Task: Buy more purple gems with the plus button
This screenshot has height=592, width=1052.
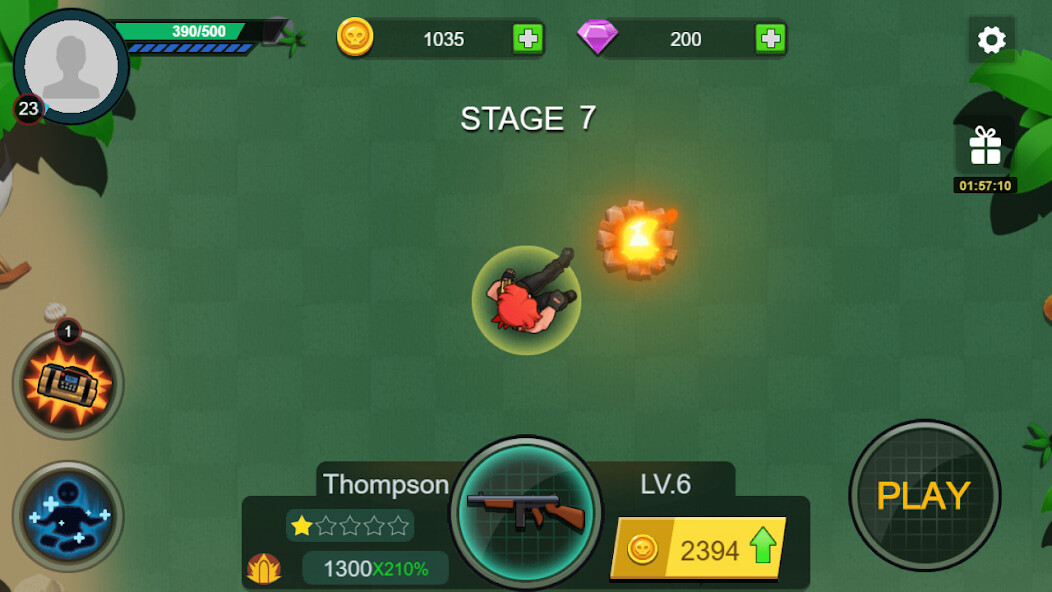Action: pos(770,39)
